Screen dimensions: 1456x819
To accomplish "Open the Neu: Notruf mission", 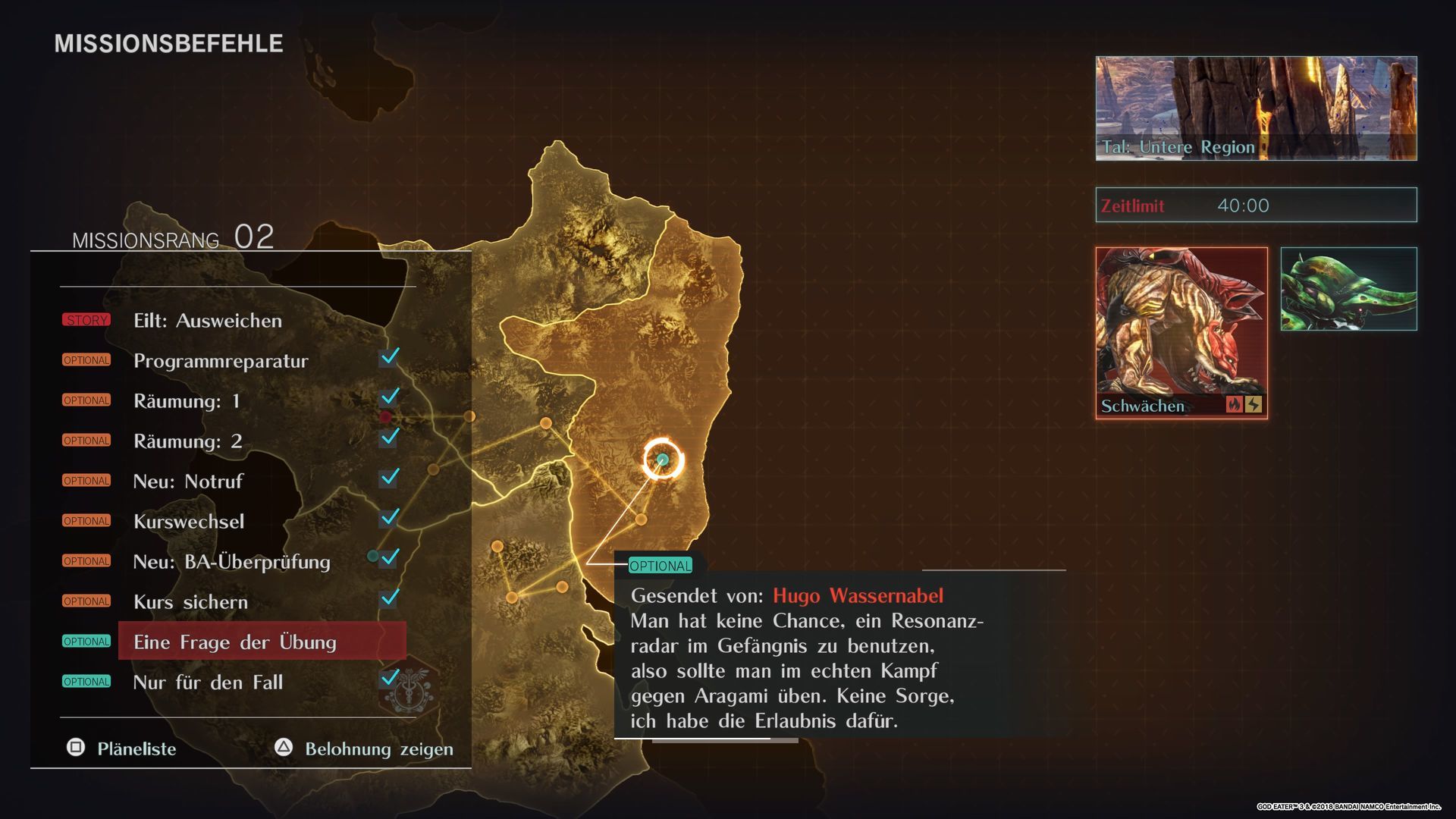I will point(188,482).
